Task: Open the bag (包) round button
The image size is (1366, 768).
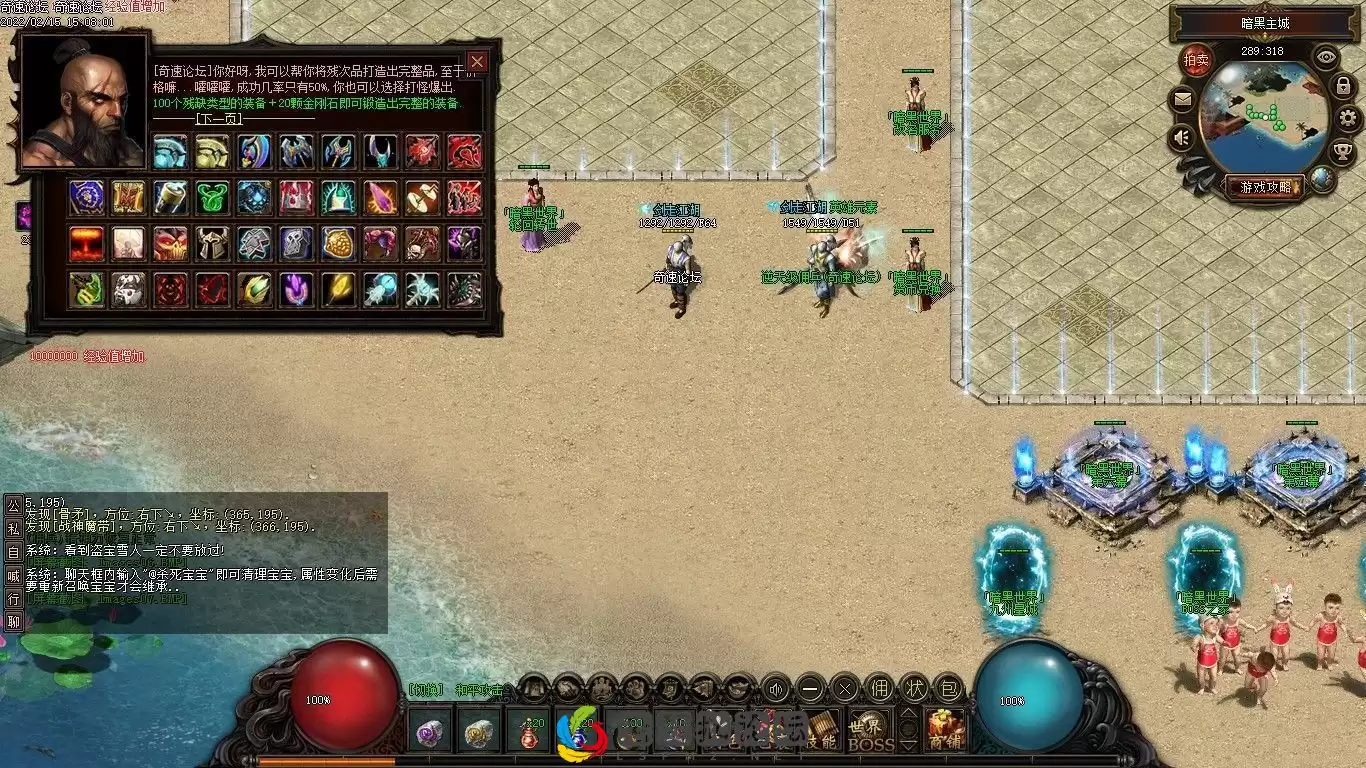Action: (949, 688)
